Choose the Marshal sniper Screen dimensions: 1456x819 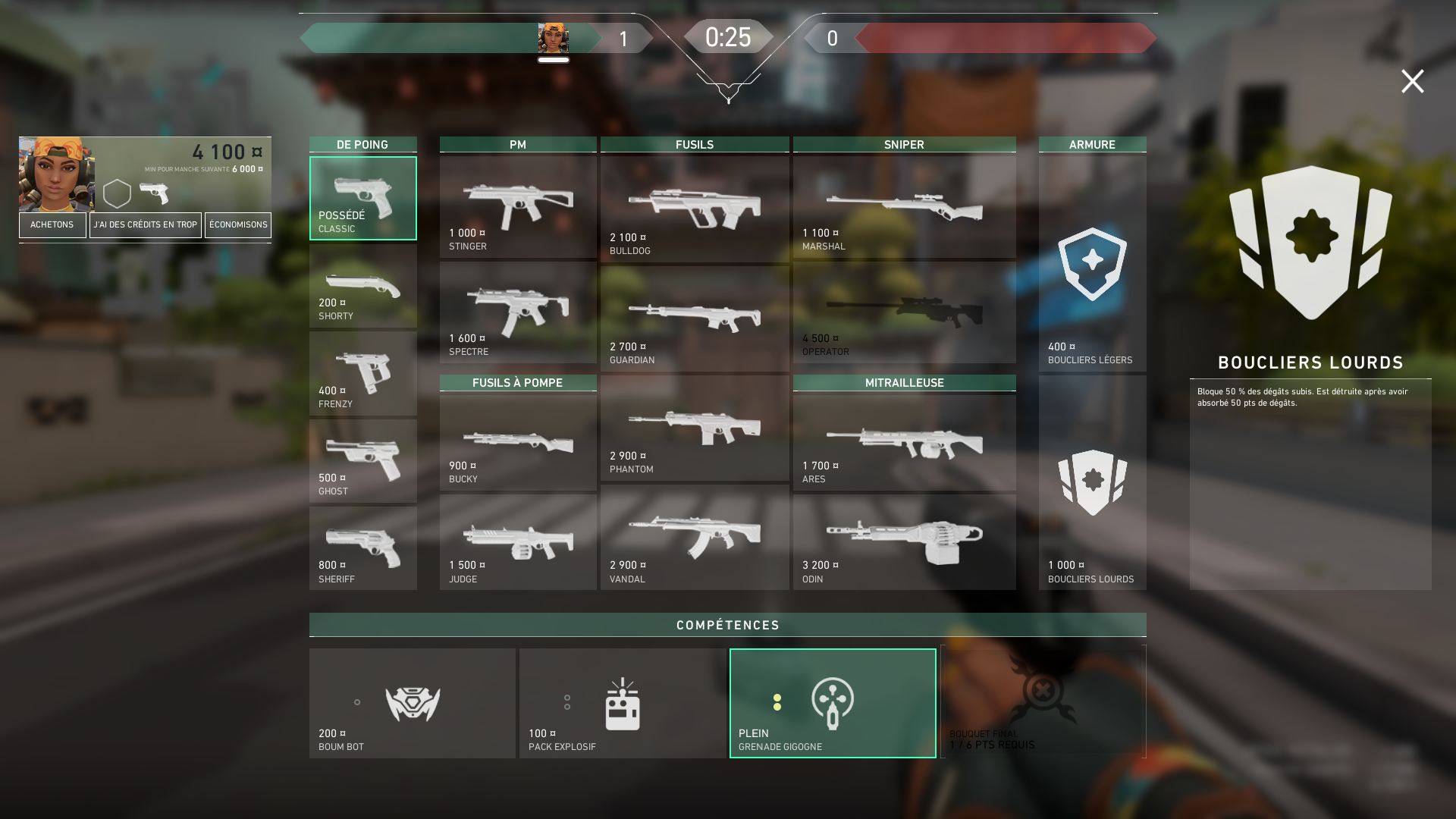[x=904, y=207]
